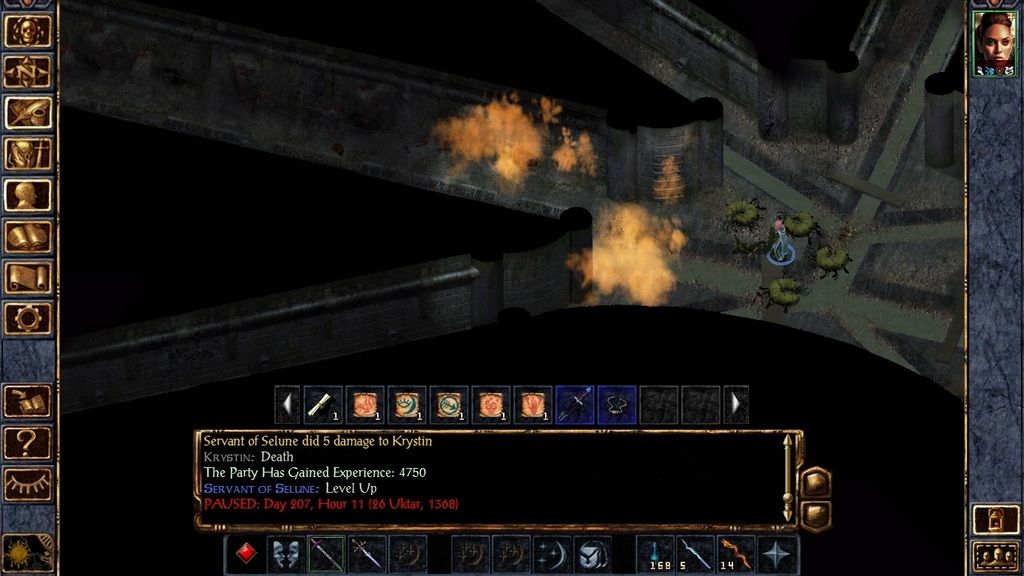Open the priest scroll button
The image size is (1024, 576).
click(x=28, y=277)
